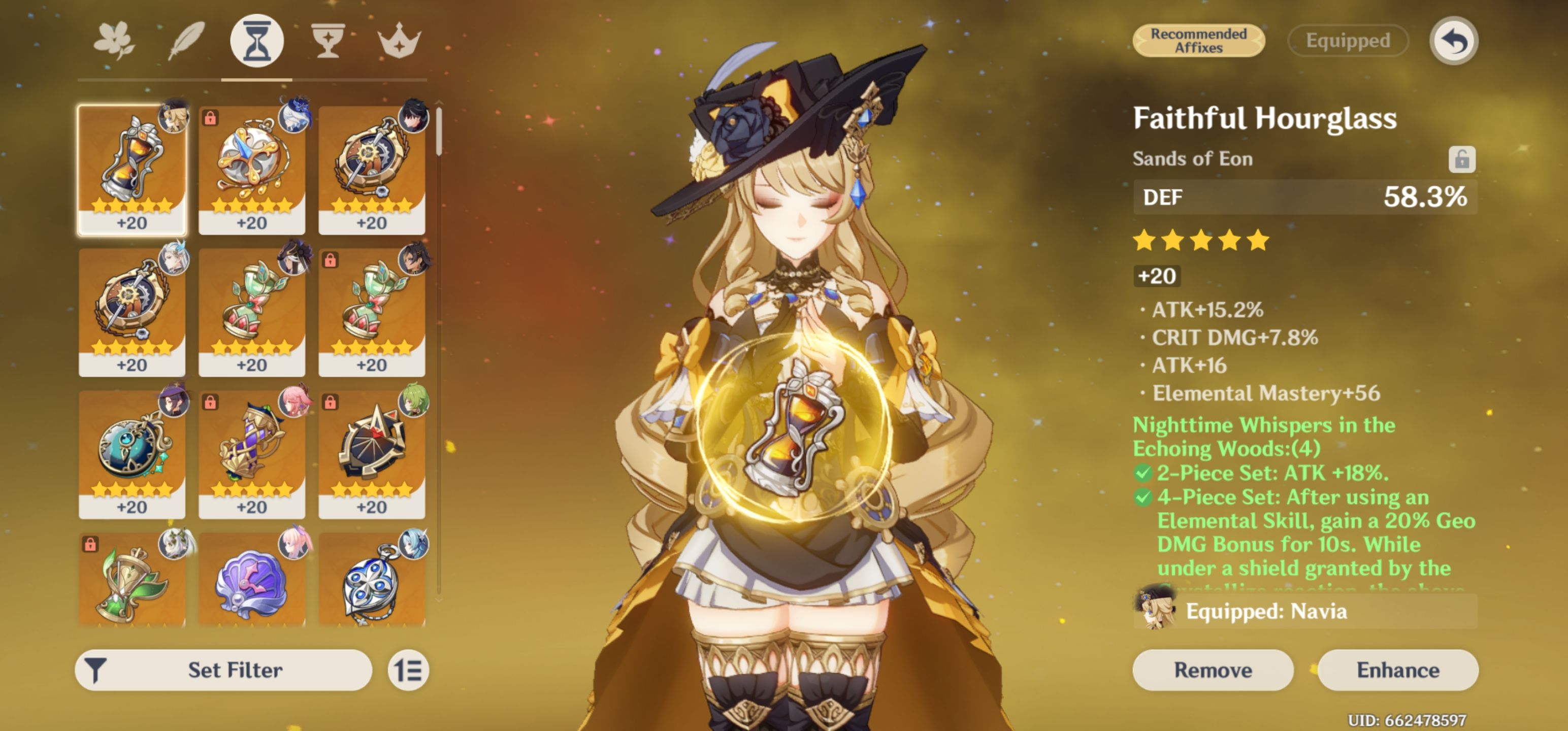Open the Plume of Death feather icon
Screen dimensions: 1568x731
coord(187,40)
